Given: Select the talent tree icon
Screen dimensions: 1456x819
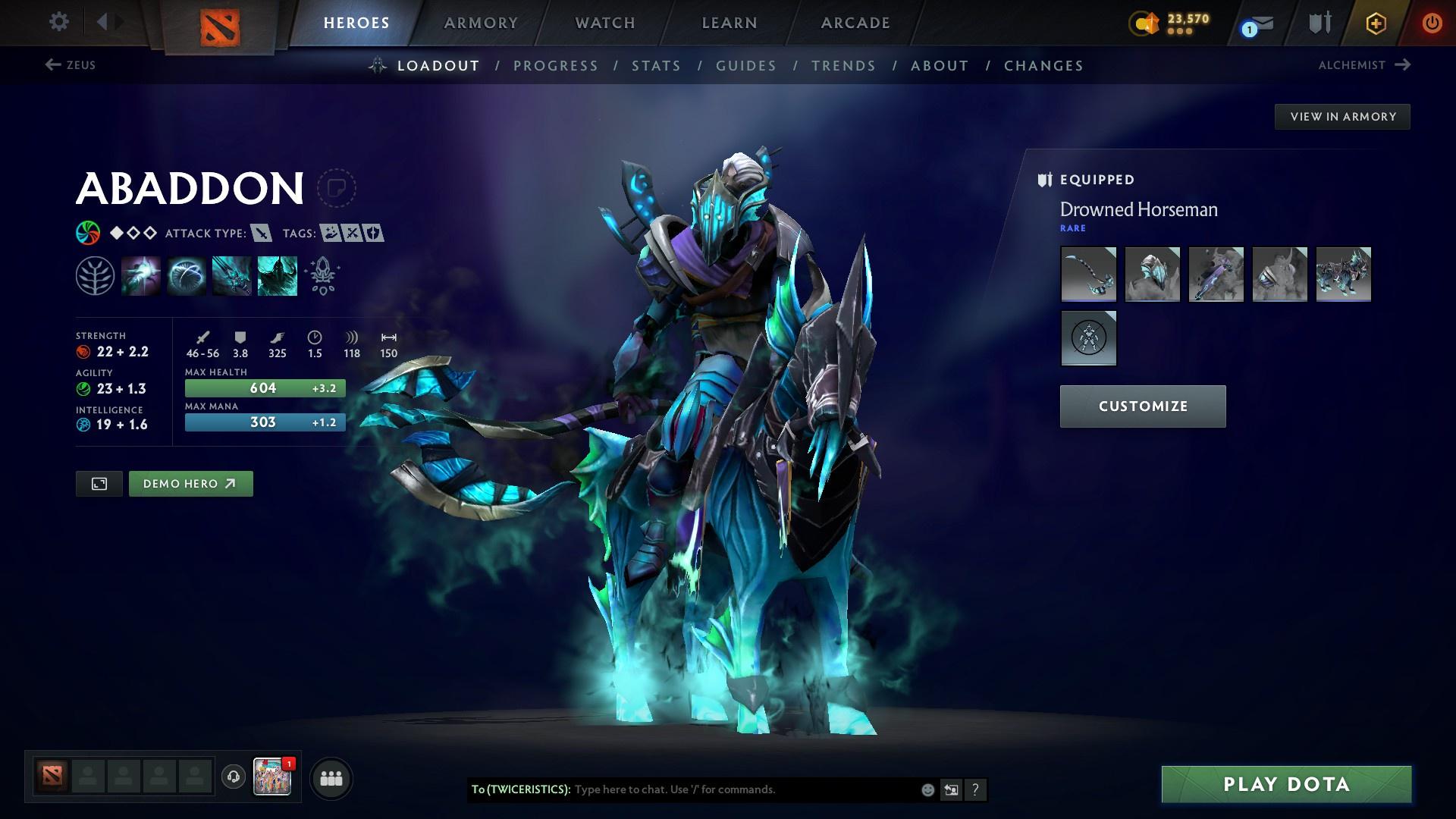Looking at the screenshot, I should pyautogui.click(x=95, y=275).
